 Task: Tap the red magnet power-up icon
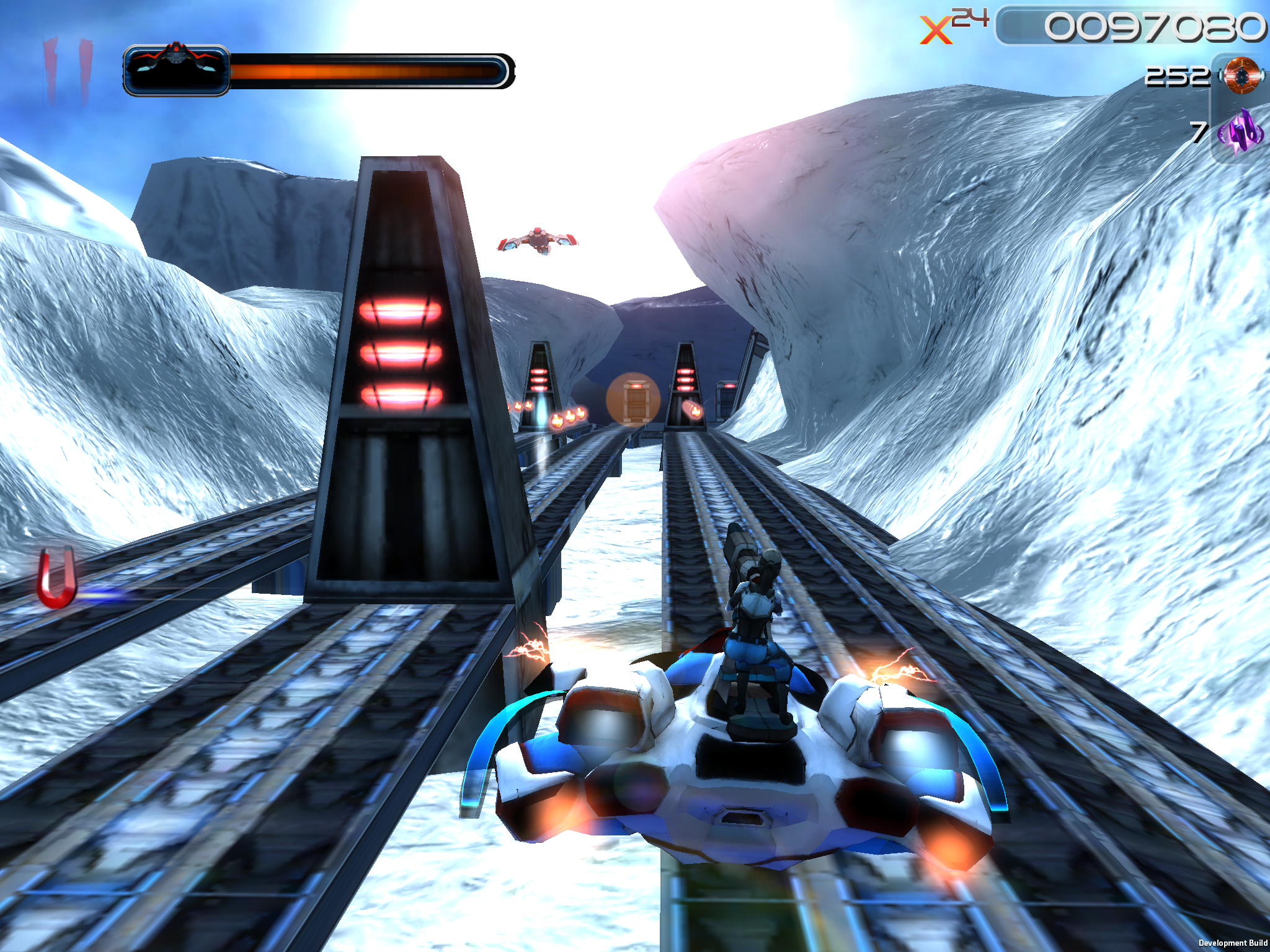pos(58,578)
